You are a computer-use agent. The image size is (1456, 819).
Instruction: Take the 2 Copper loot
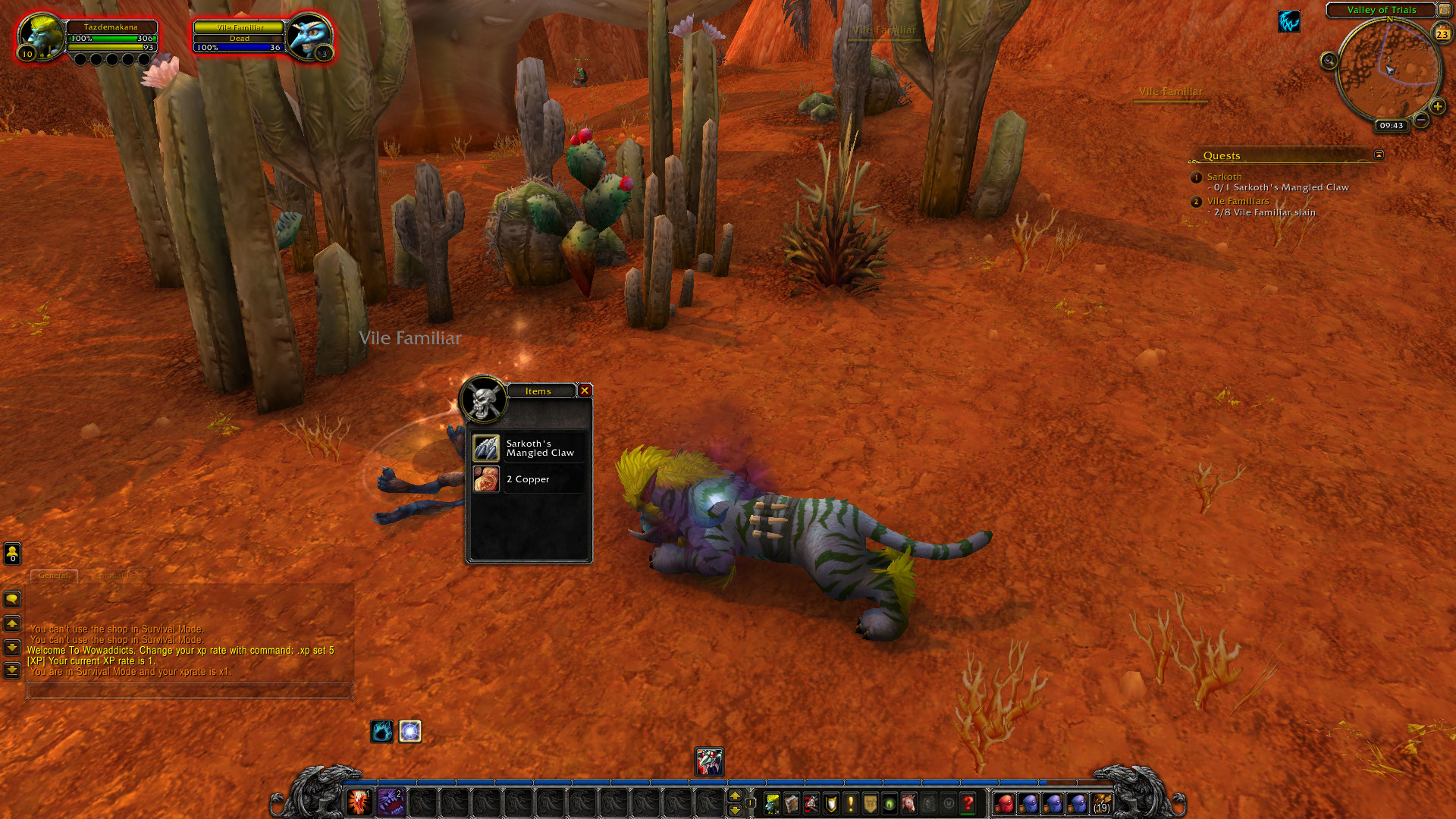point(486,479)
